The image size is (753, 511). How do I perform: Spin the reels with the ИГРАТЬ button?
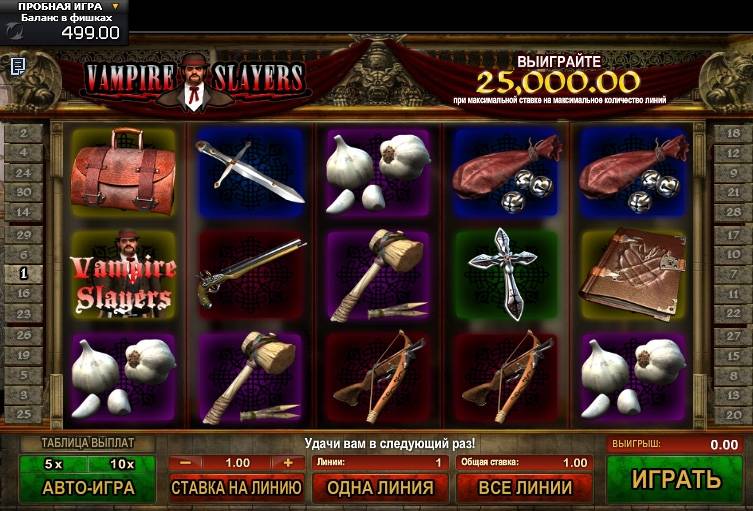coord(676,479)
